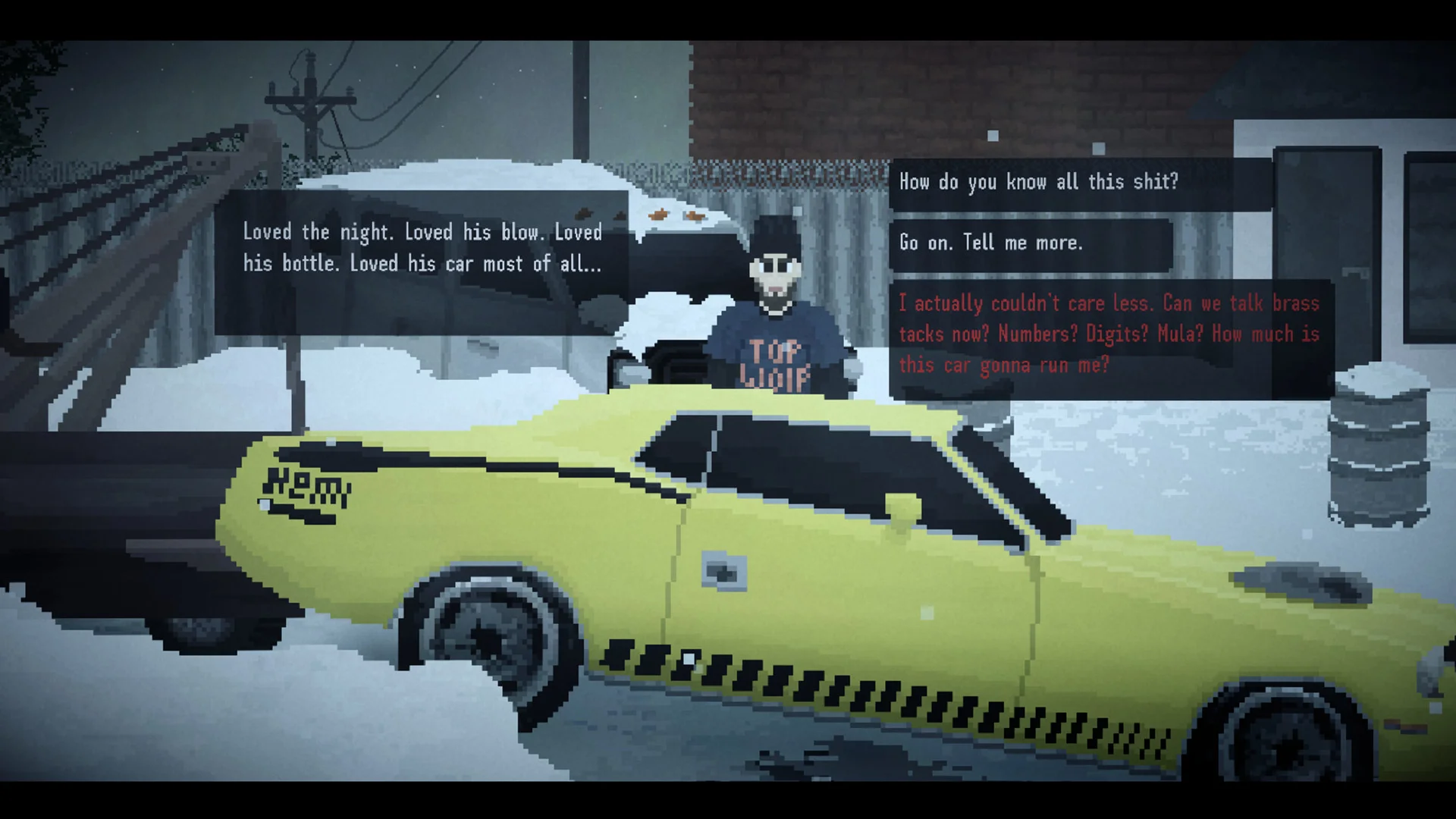The height and width of the screenshot is (819, 1456).
Task: Select the "Go on. Tell me more." reply
Action: point(990,243)
